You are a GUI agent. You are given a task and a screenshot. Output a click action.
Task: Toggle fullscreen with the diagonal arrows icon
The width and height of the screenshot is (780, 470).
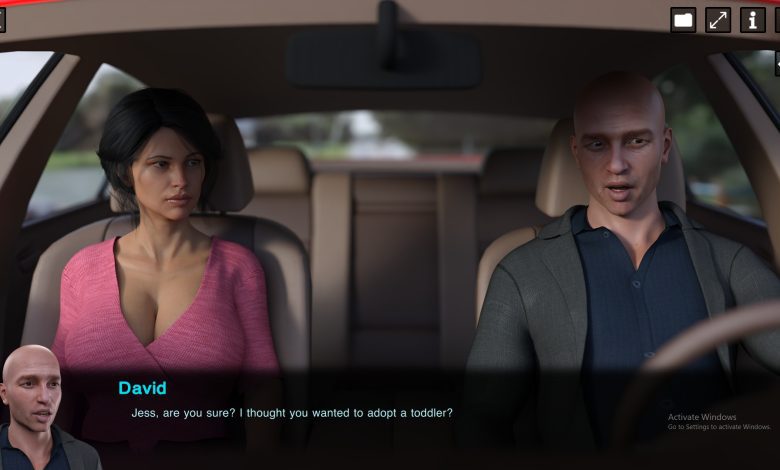[x=718, y=19]
